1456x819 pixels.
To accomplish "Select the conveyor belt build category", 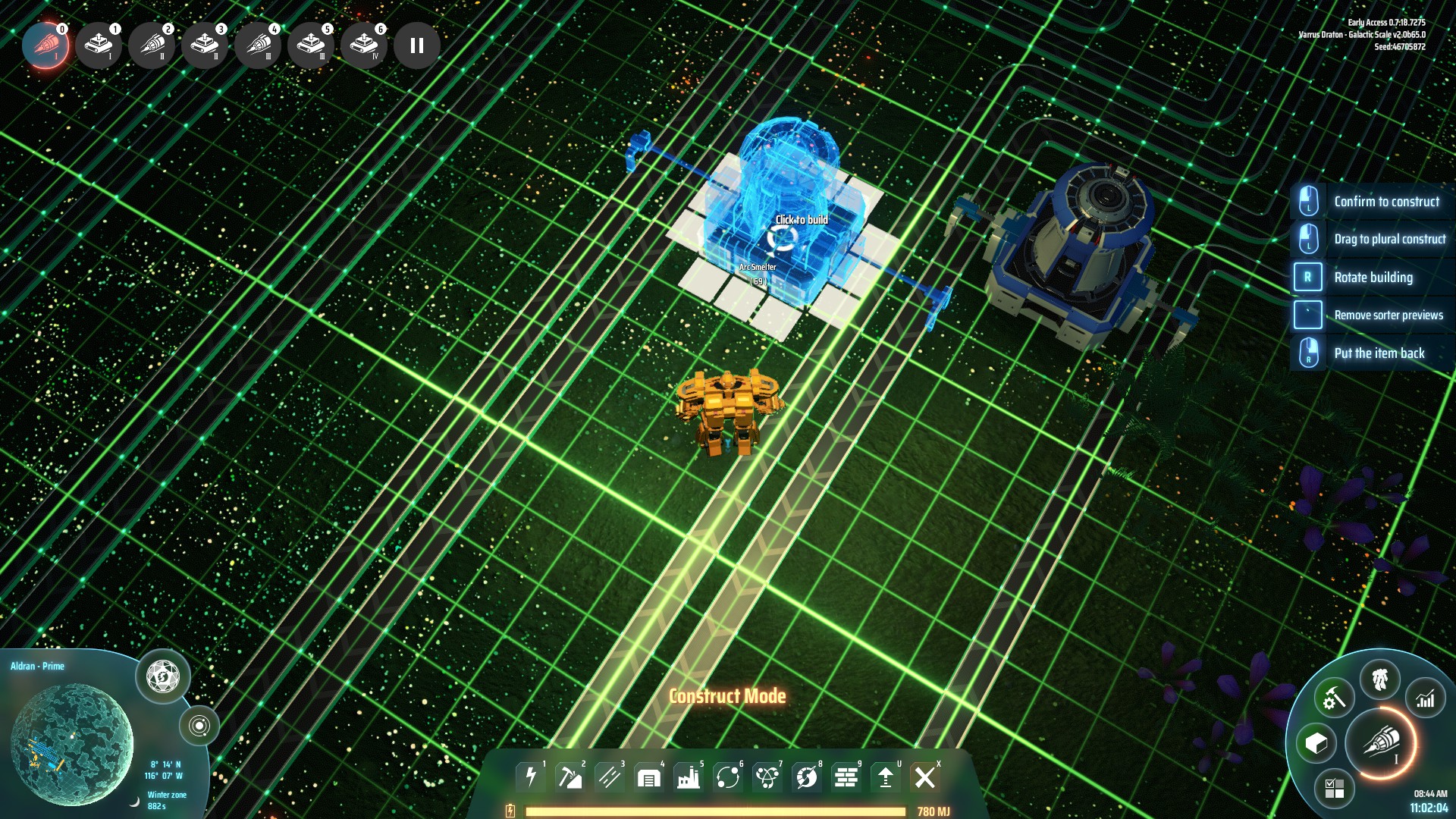I will [x=610, y=777].
